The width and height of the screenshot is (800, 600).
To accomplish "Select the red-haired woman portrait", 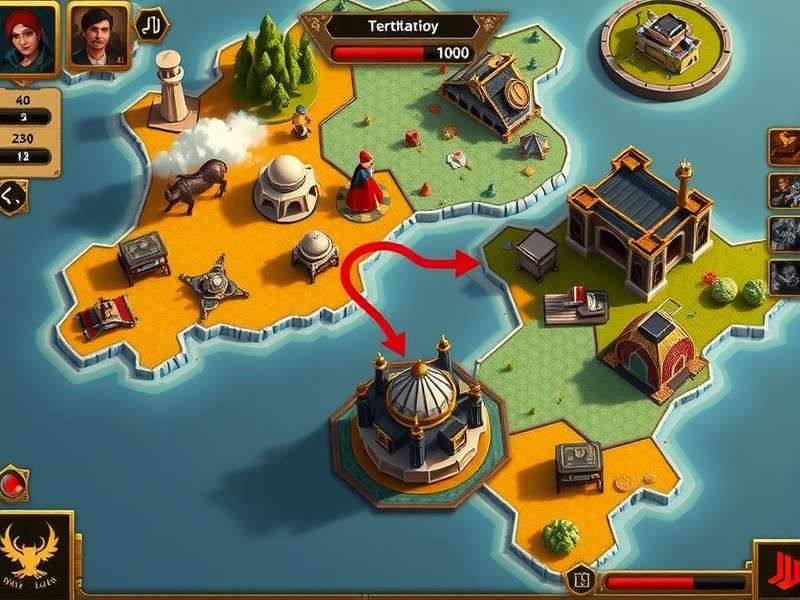I will tap(28, 36).
